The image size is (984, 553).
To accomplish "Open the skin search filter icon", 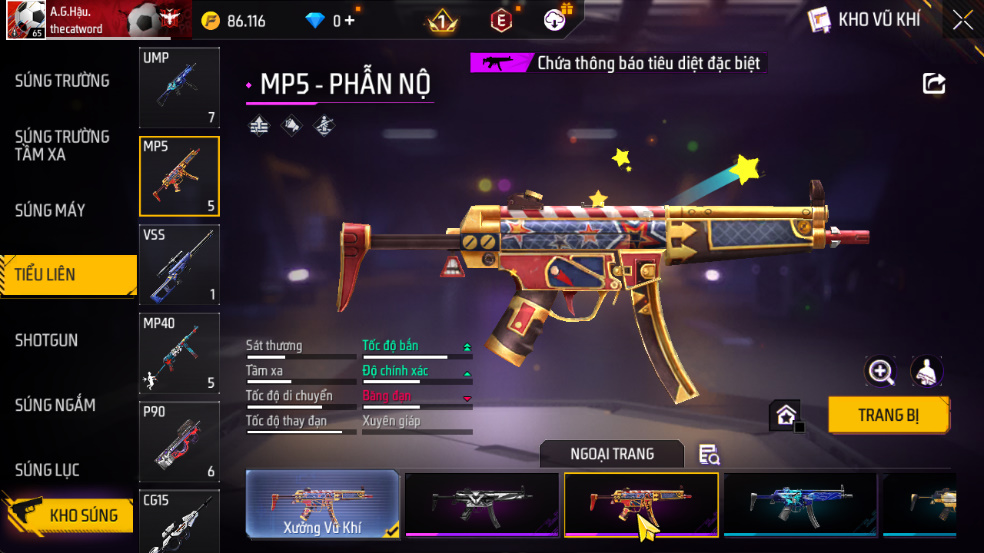I will (709, 455).
